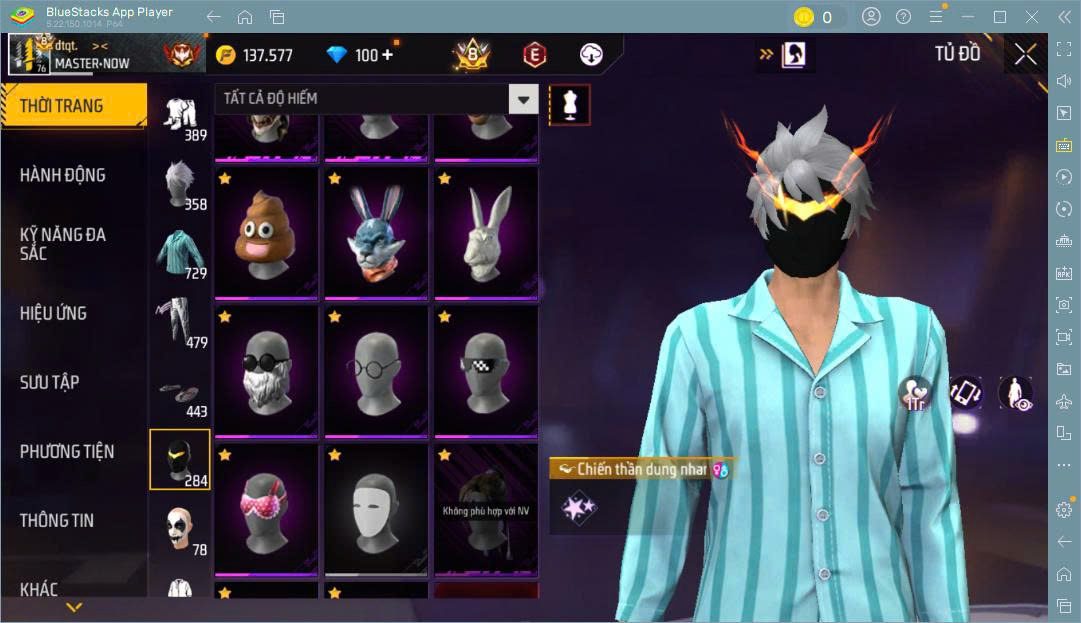The image size is (1081, 623).
Task: Close the wardrobe screen
Action: pyautogui.click(x=1025, y=55)
